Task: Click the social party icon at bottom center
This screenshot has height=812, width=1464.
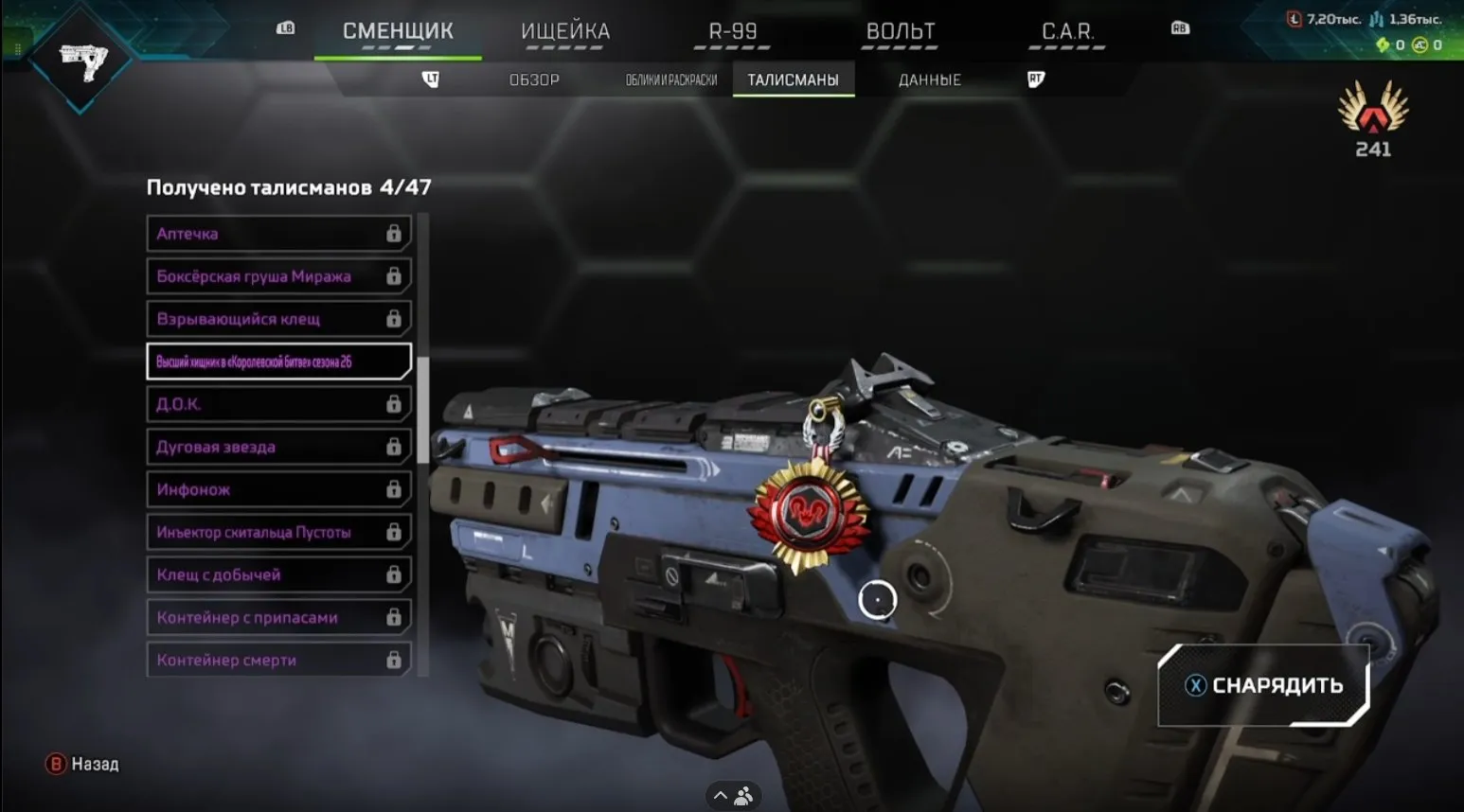Action: pyautogui.click(x=744, y=796)
